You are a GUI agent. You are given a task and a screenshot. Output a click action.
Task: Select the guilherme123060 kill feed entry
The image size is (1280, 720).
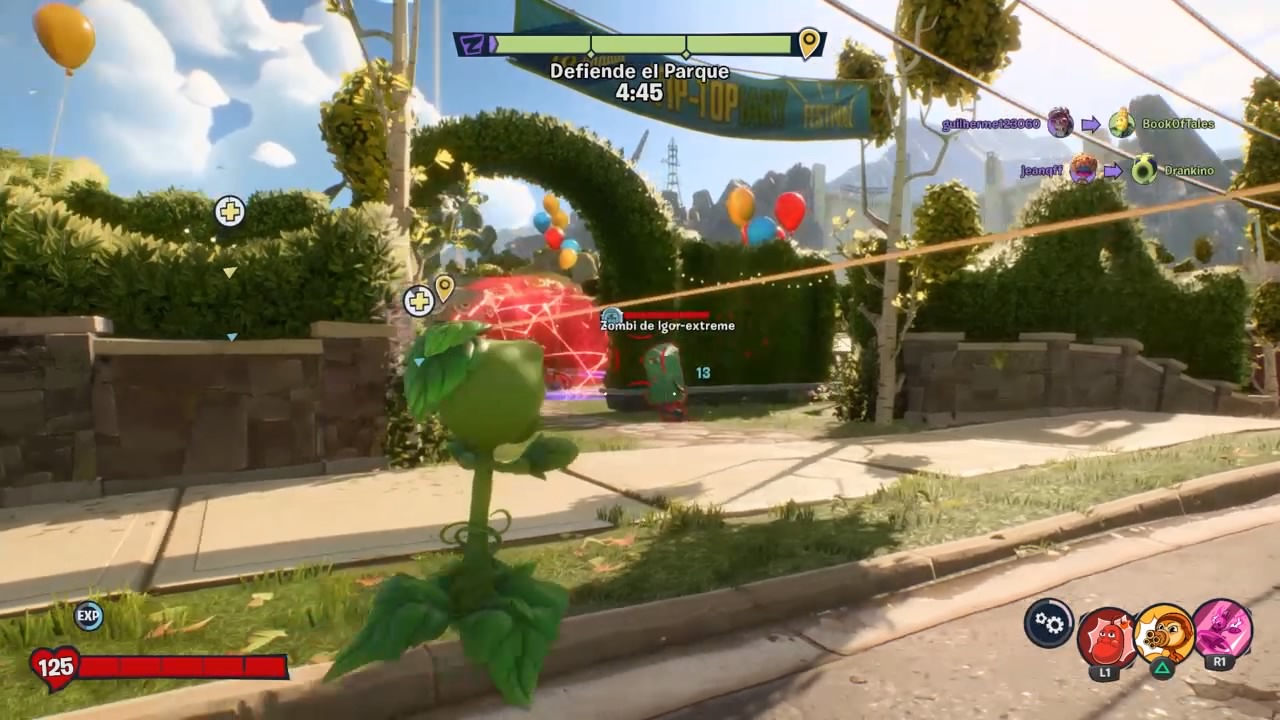tap(990, 125)
